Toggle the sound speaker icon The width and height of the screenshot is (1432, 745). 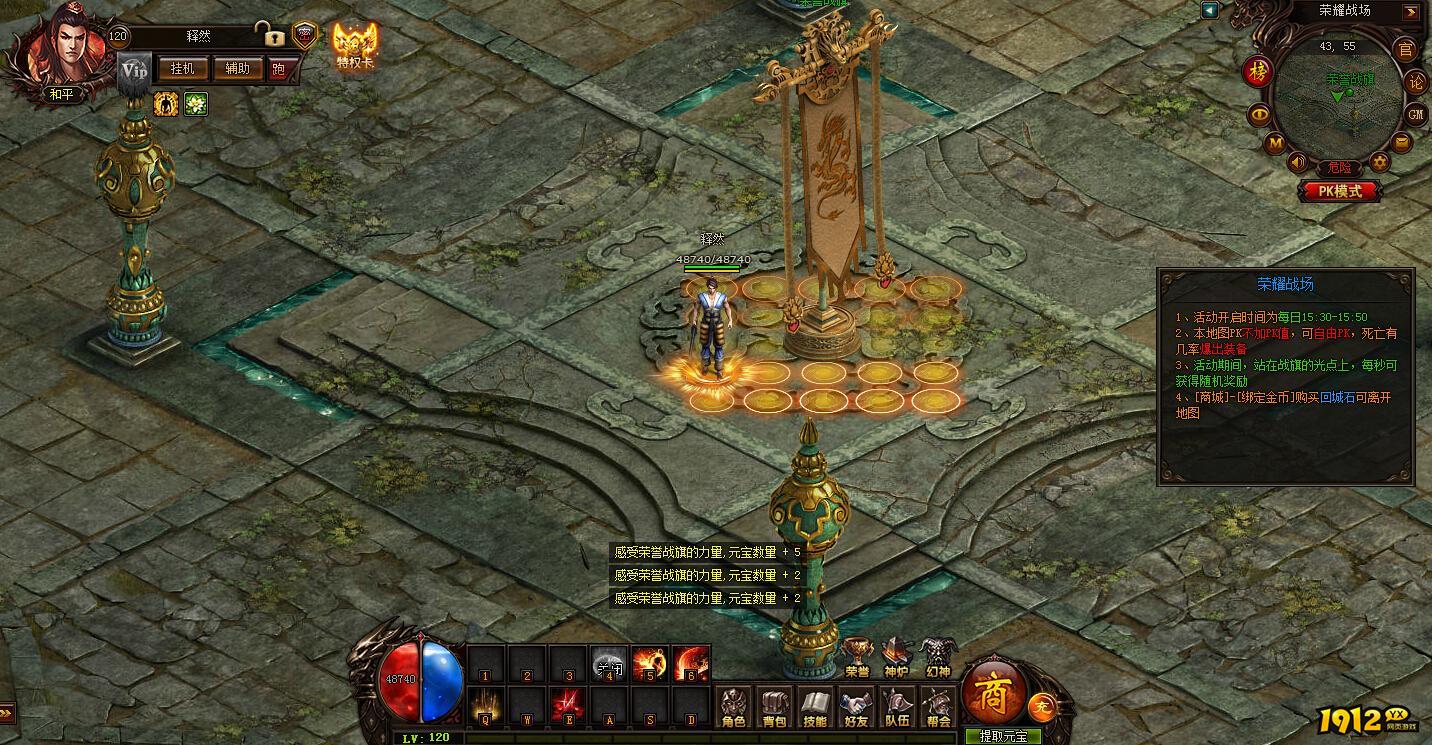click(1298, 162)
